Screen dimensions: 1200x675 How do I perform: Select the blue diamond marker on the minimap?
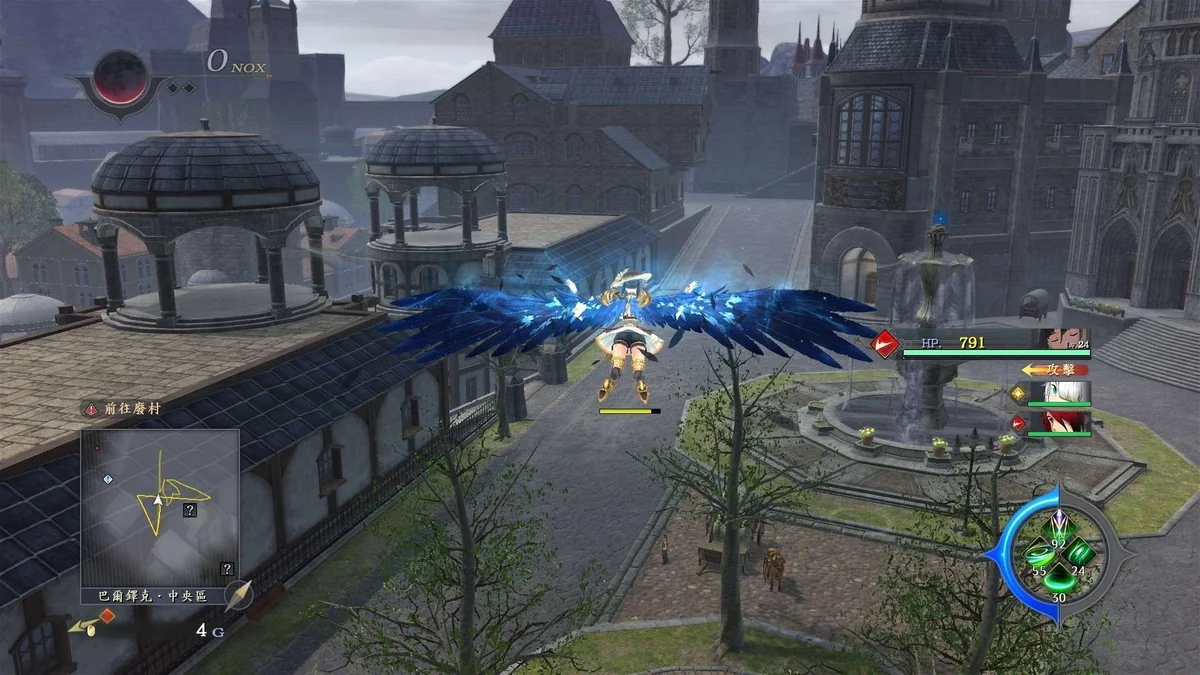click(x=108, y=479)
